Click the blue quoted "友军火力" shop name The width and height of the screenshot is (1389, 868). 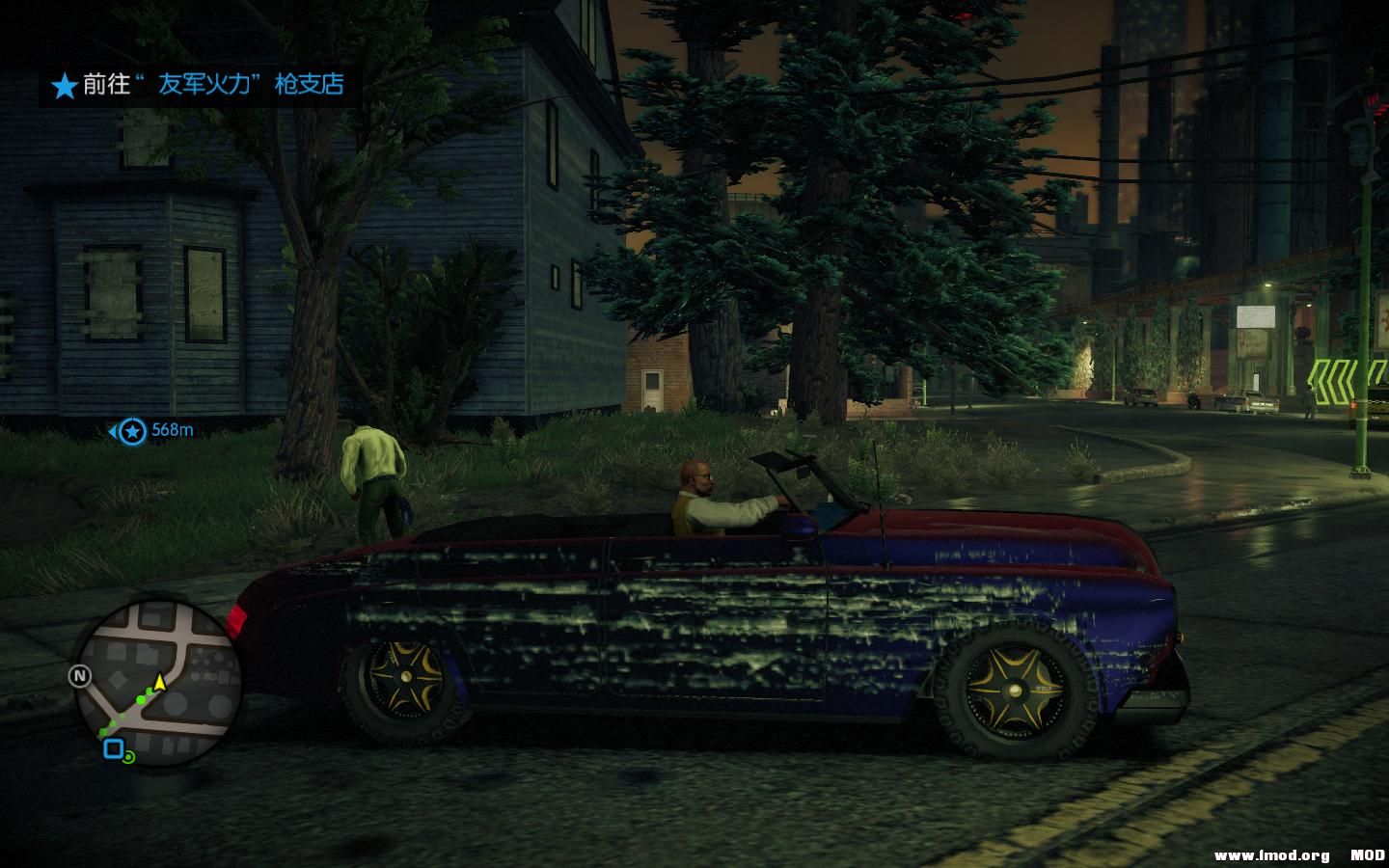[x=205, y=86]
